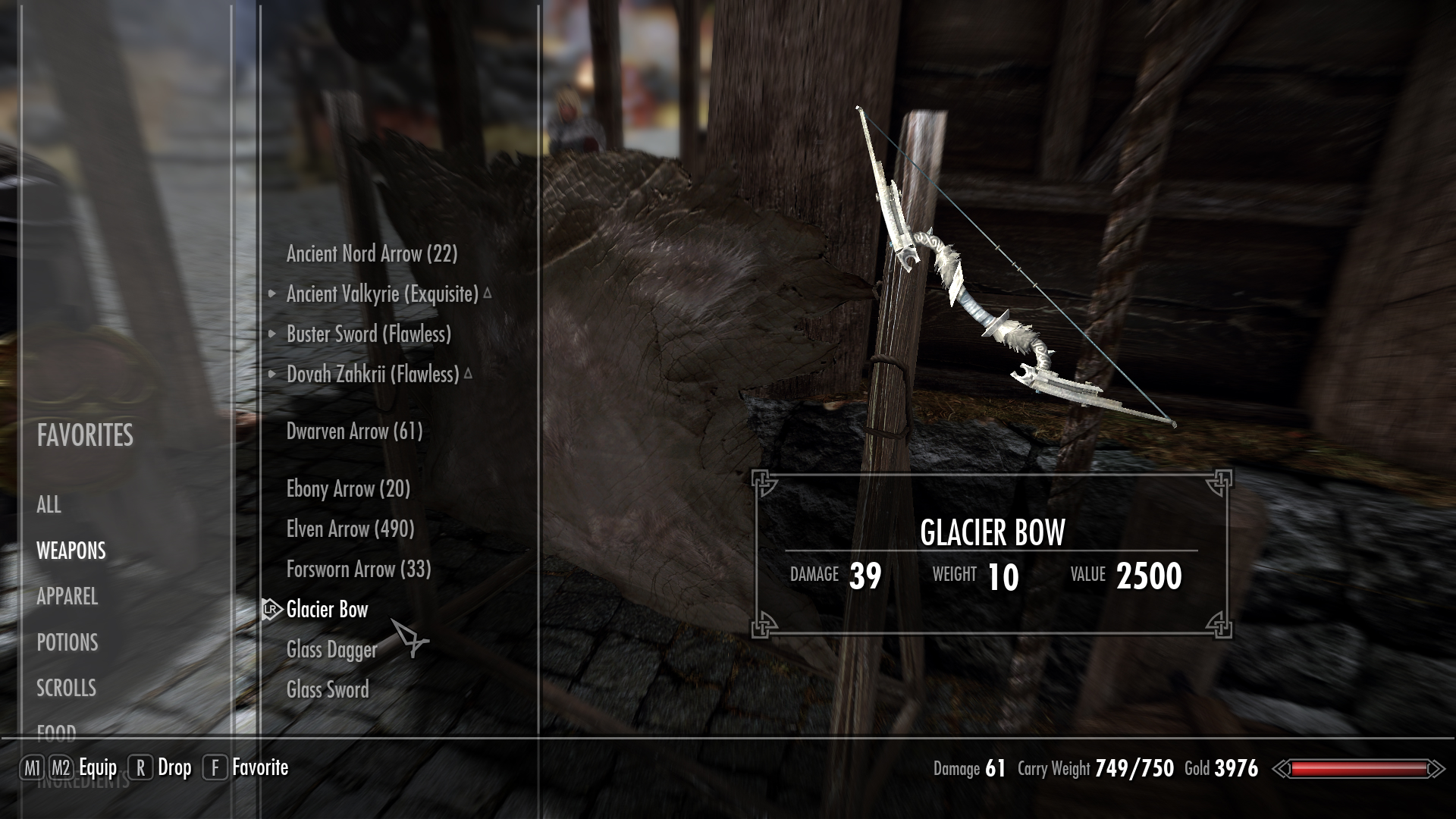Click Forsworn Arrow (33) entry

tap(359, 570)
